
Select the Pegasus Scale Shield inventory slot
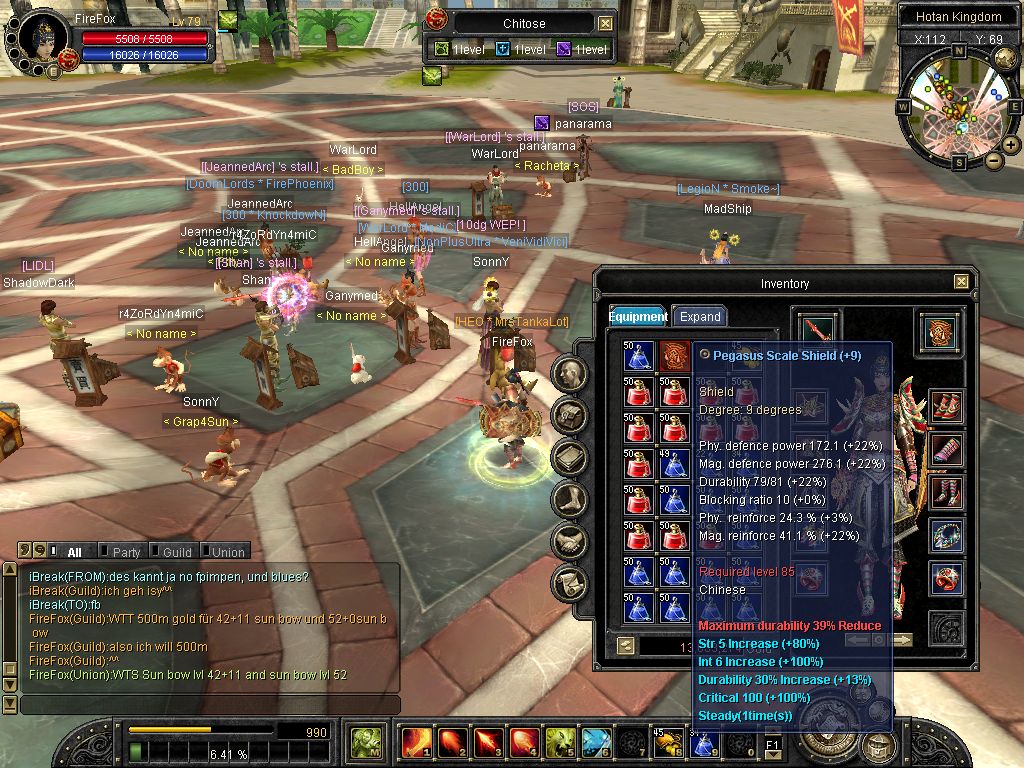[672, 356]
